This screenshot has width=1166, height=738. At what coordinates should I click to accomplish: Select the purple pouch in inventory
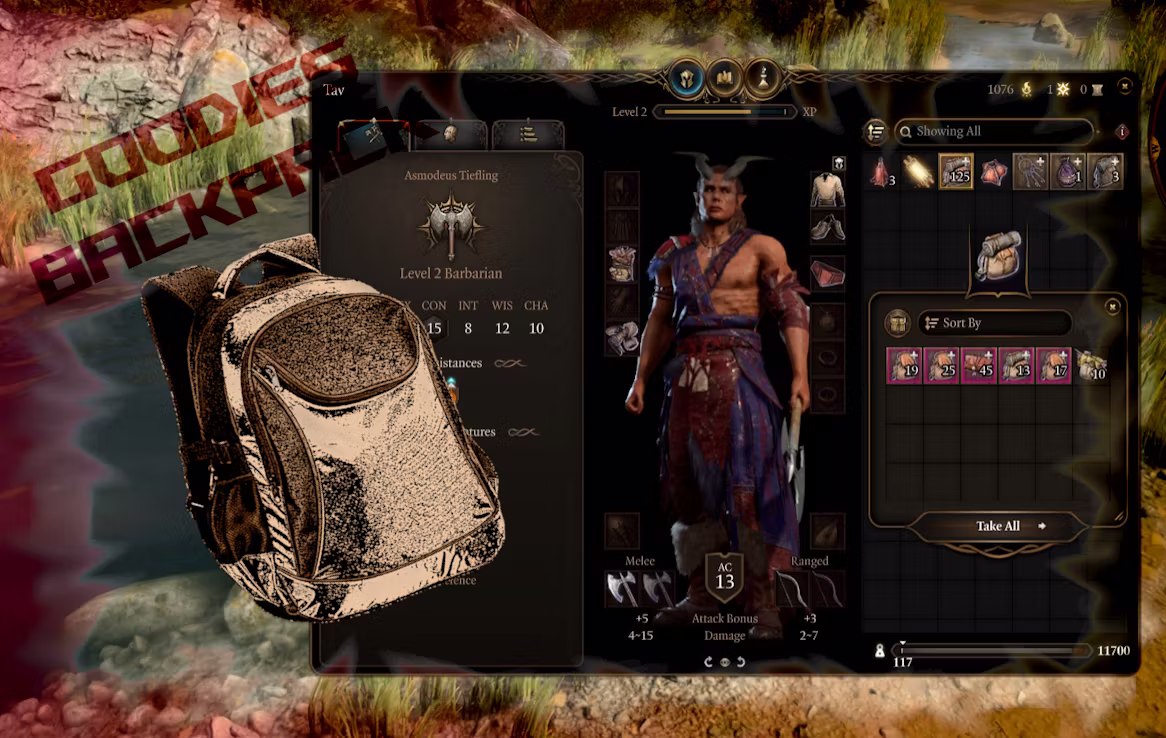click(x=1068, y=172)
